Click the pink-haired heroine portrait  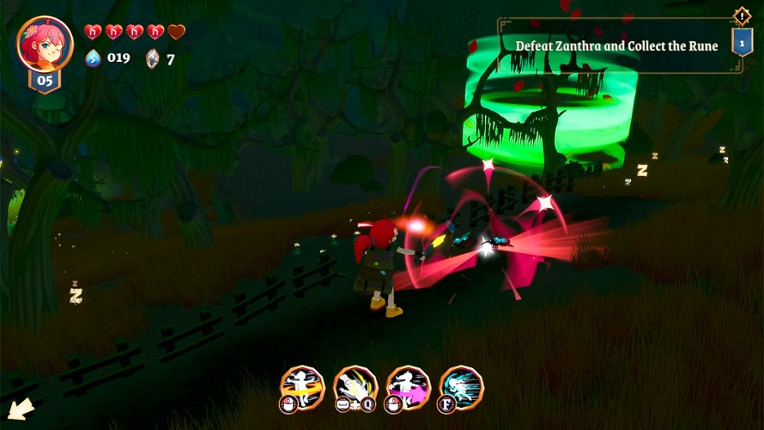45,44
